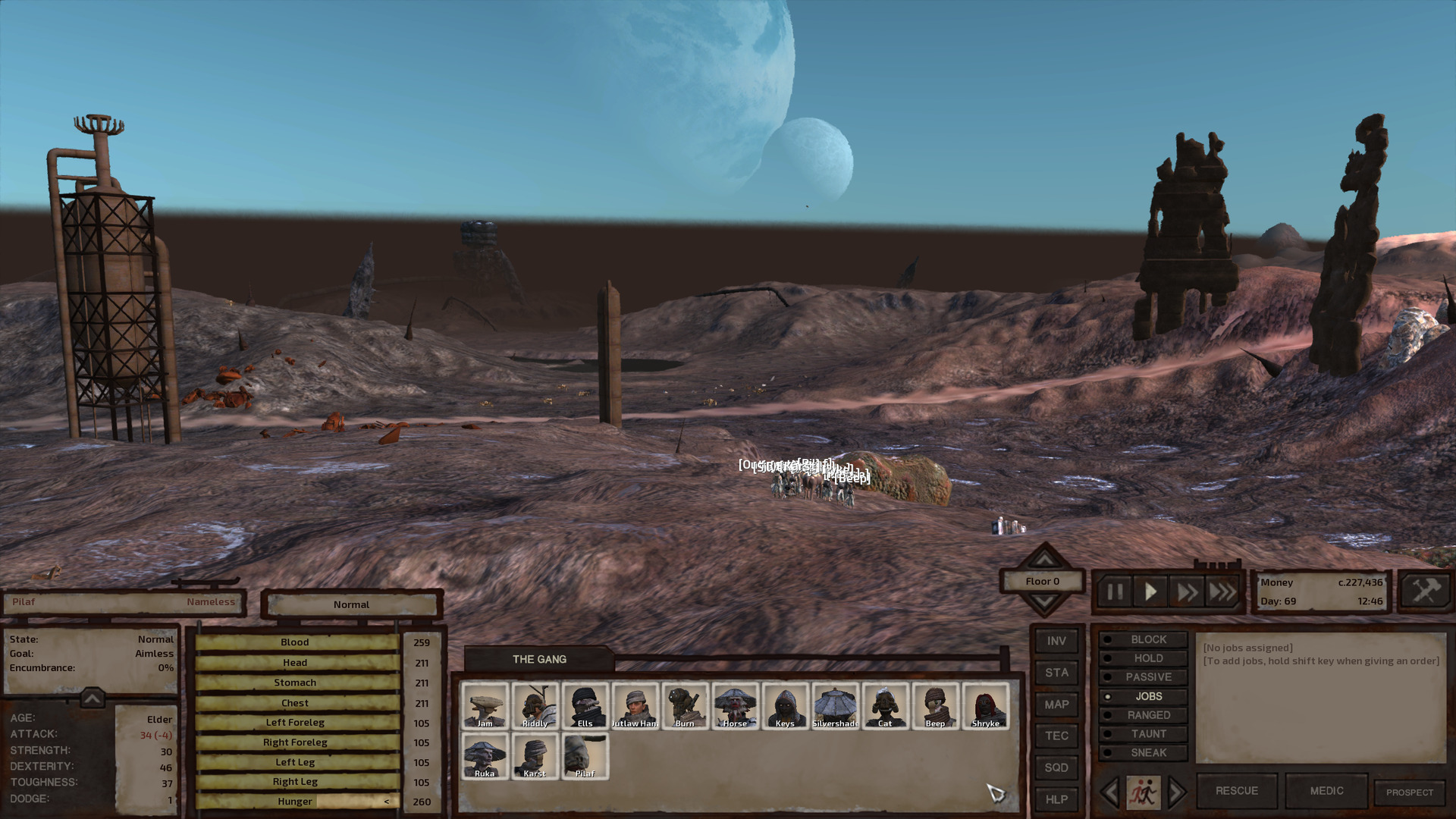
Task: Enable the BLOCK combat stance
Action: (1144, 639)
